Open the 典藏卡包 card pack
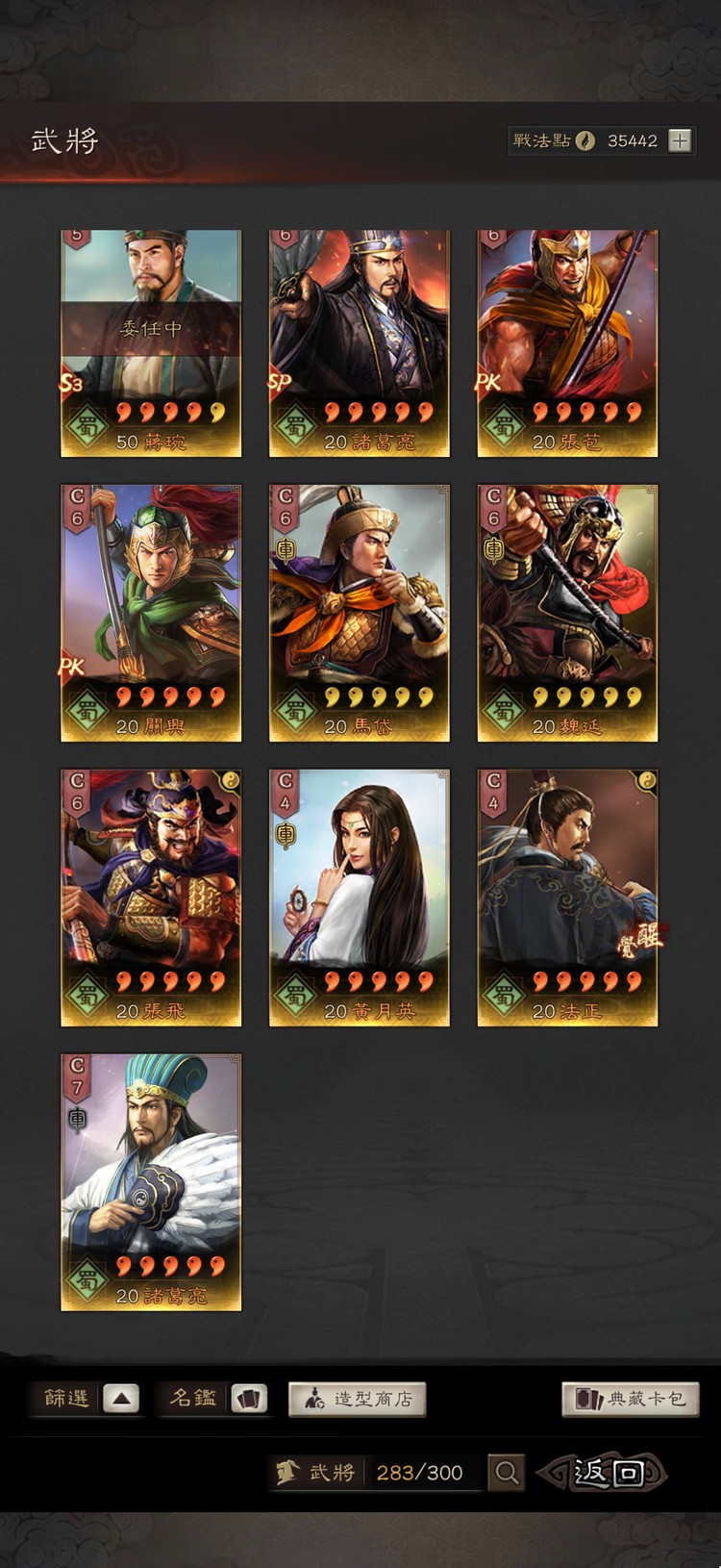This screenshot has width=721, height=1568. pos(631,1399)
